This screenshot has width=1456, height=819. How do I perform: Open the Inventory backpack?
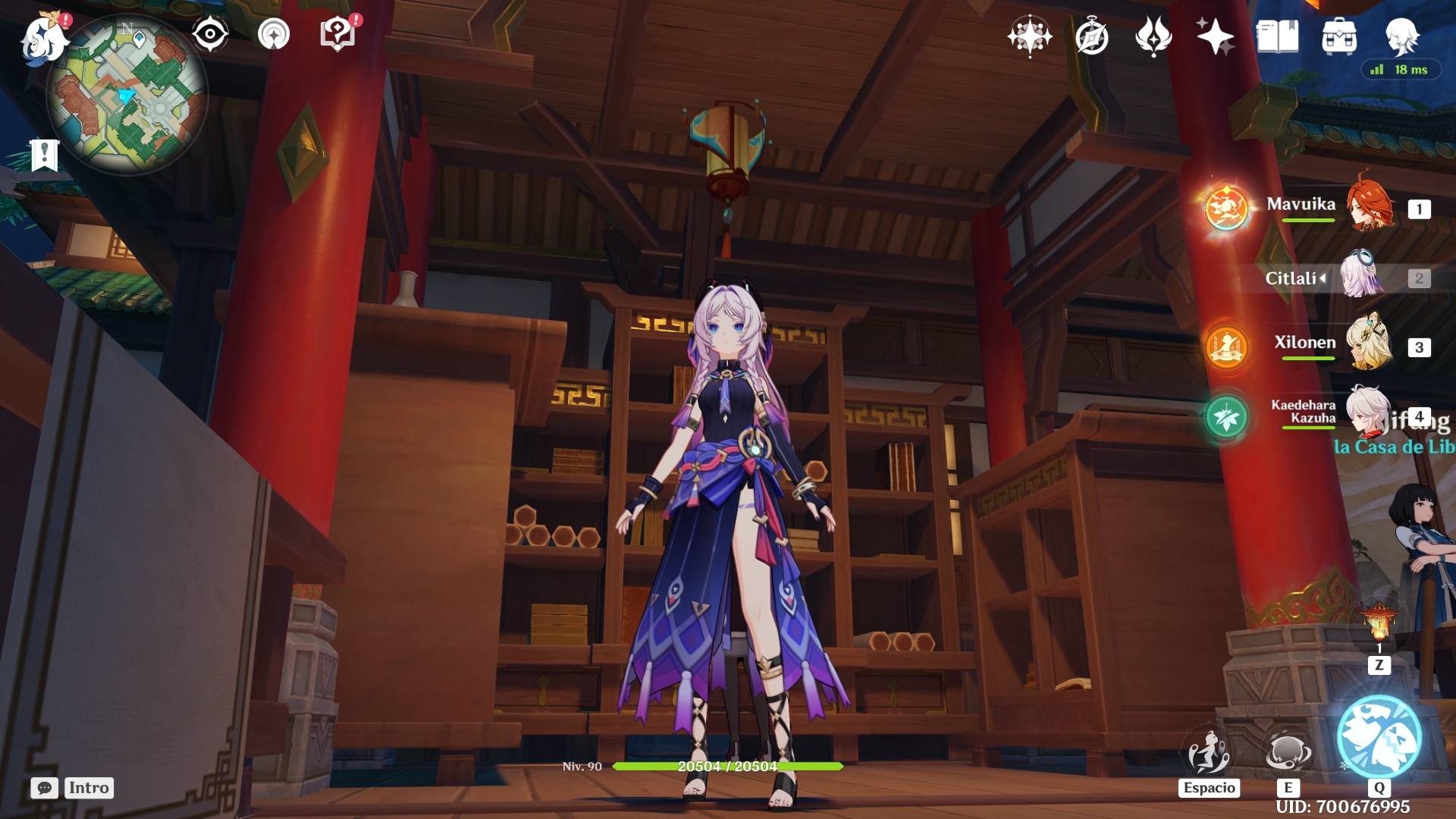pos(1339,36)
